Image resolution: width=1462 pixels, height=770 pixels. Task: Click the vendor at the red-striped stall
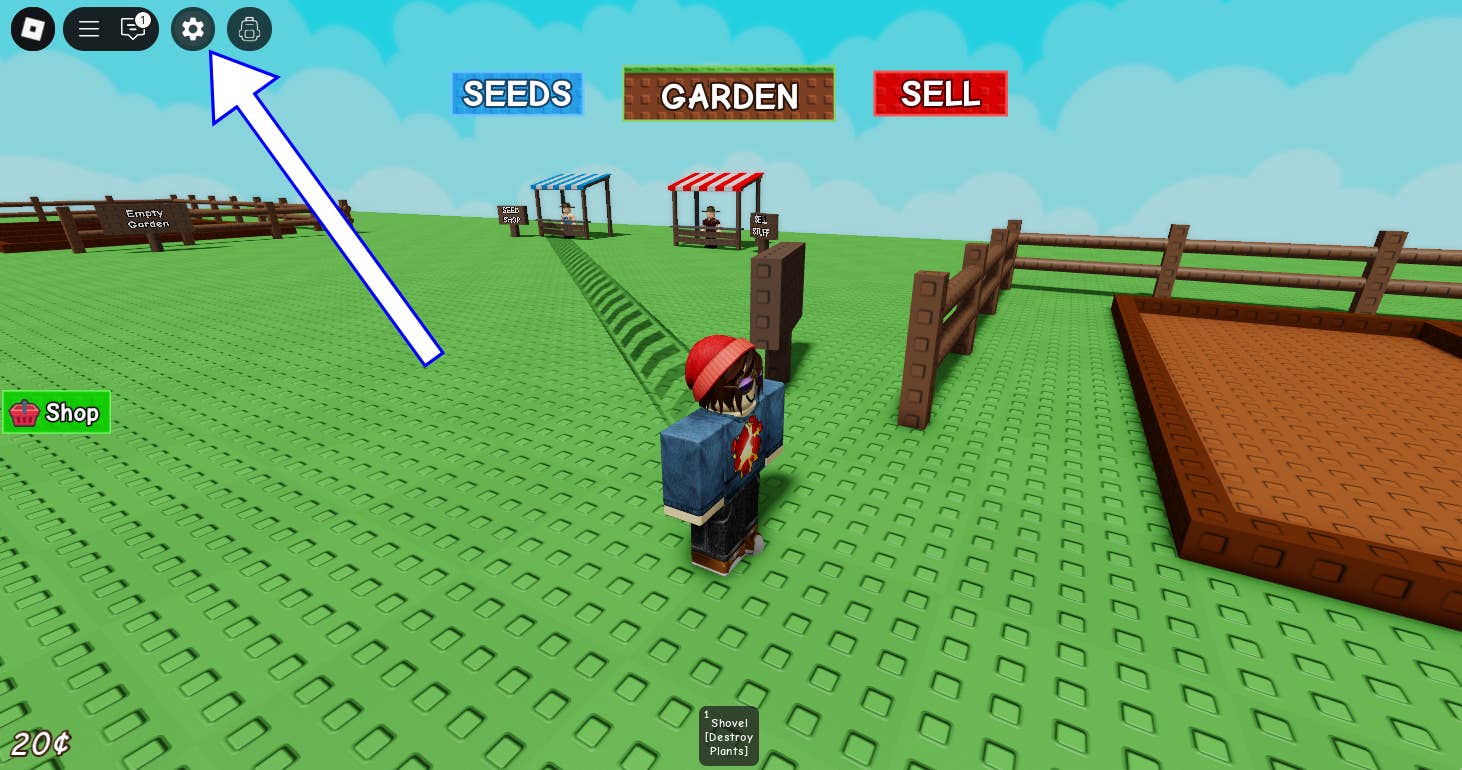710,222
